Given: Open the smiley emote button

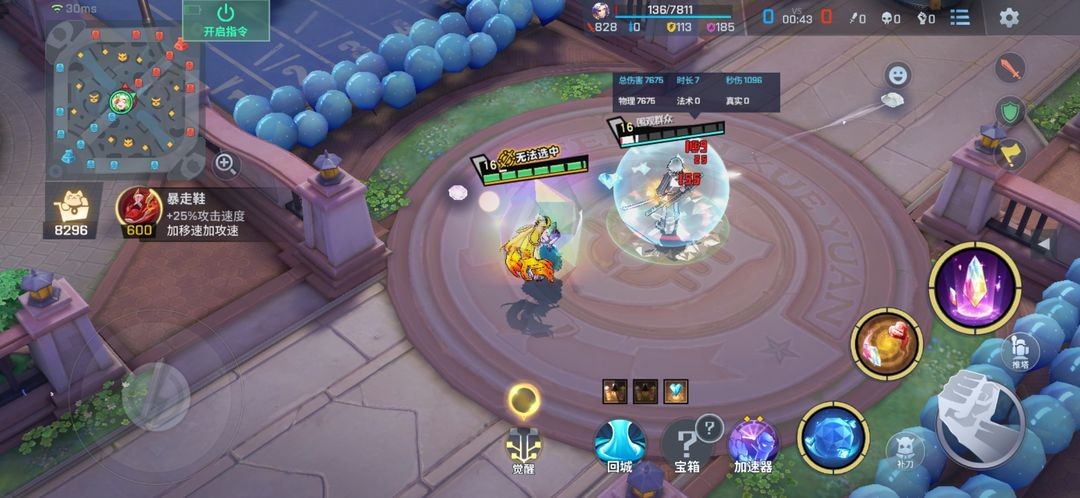Looking at the screenshot, I should (897, 75).
